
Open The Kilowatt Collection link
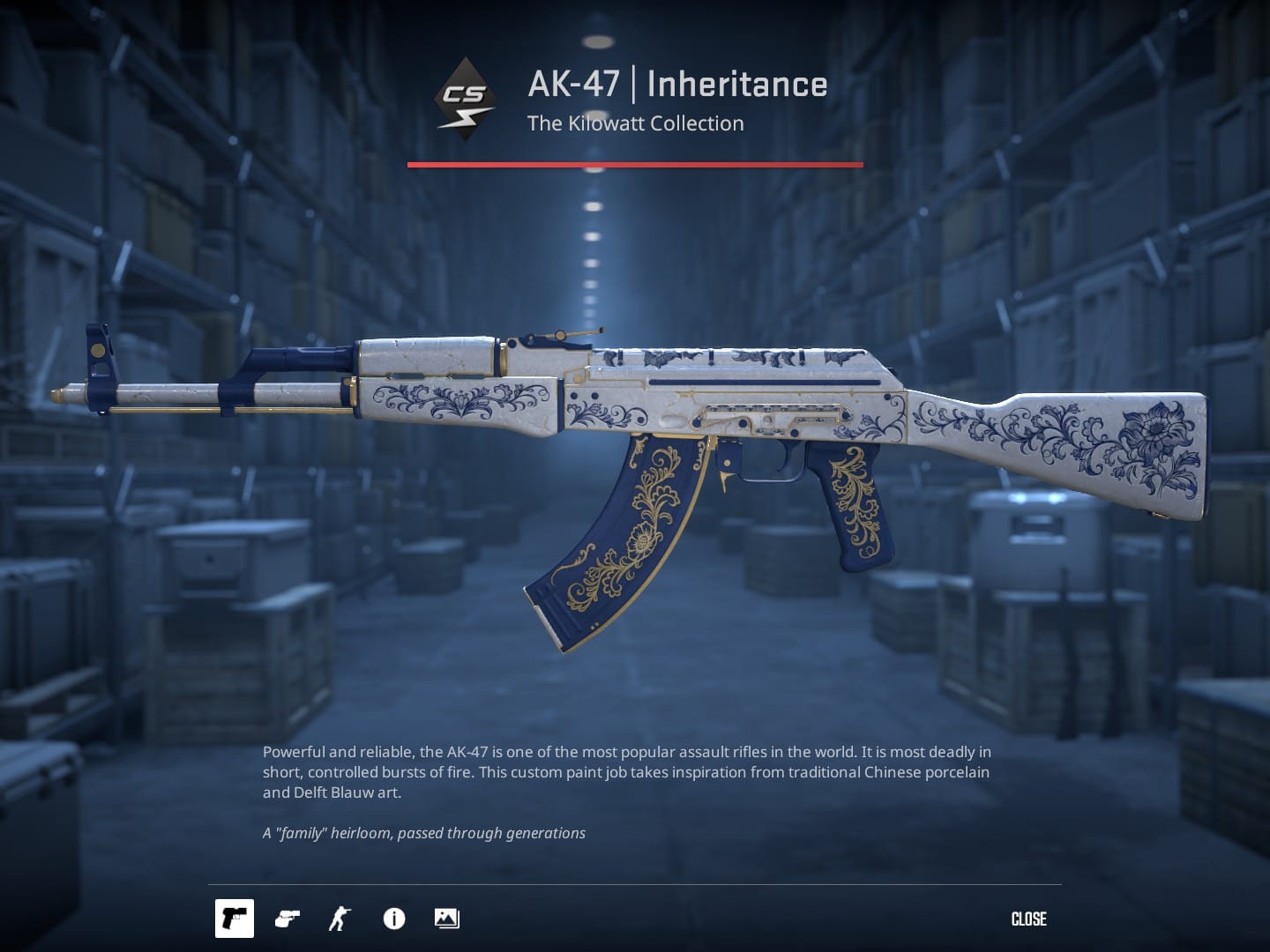(635, 123)
